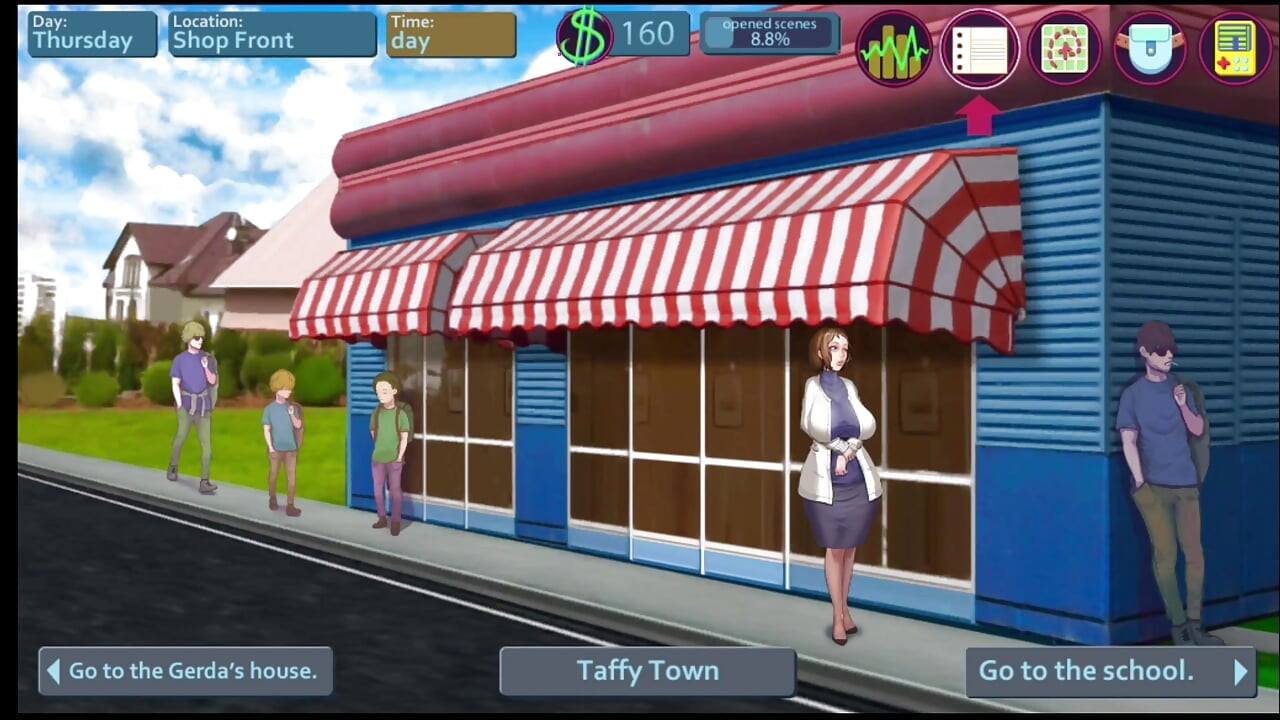Open the backpack inventory icon

tap(1149, 48)
